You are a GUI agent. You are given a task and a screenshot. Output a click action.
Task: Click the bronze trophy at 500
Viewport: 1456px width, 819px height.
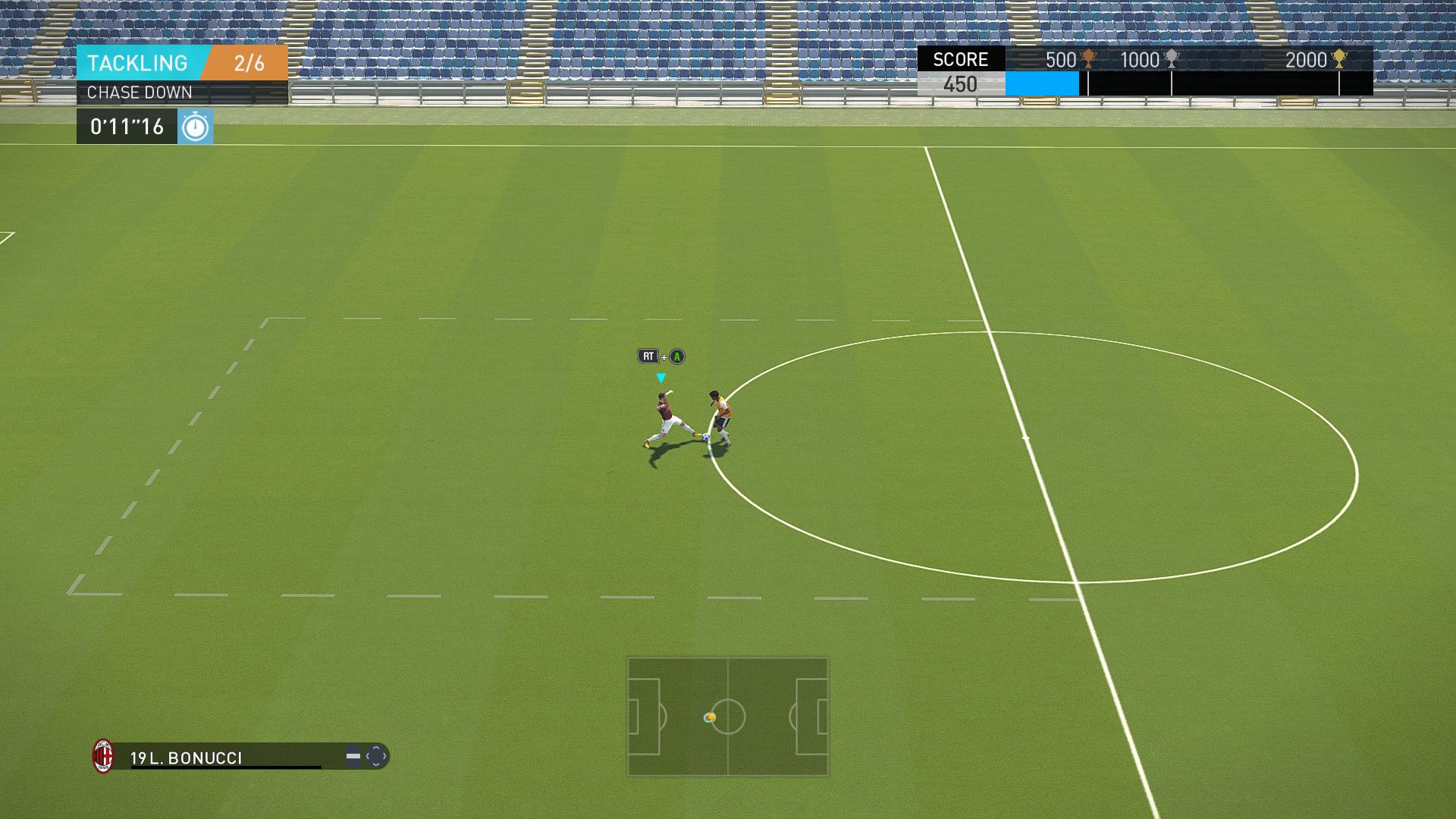pyautogui.click(x=1088, y=59)
